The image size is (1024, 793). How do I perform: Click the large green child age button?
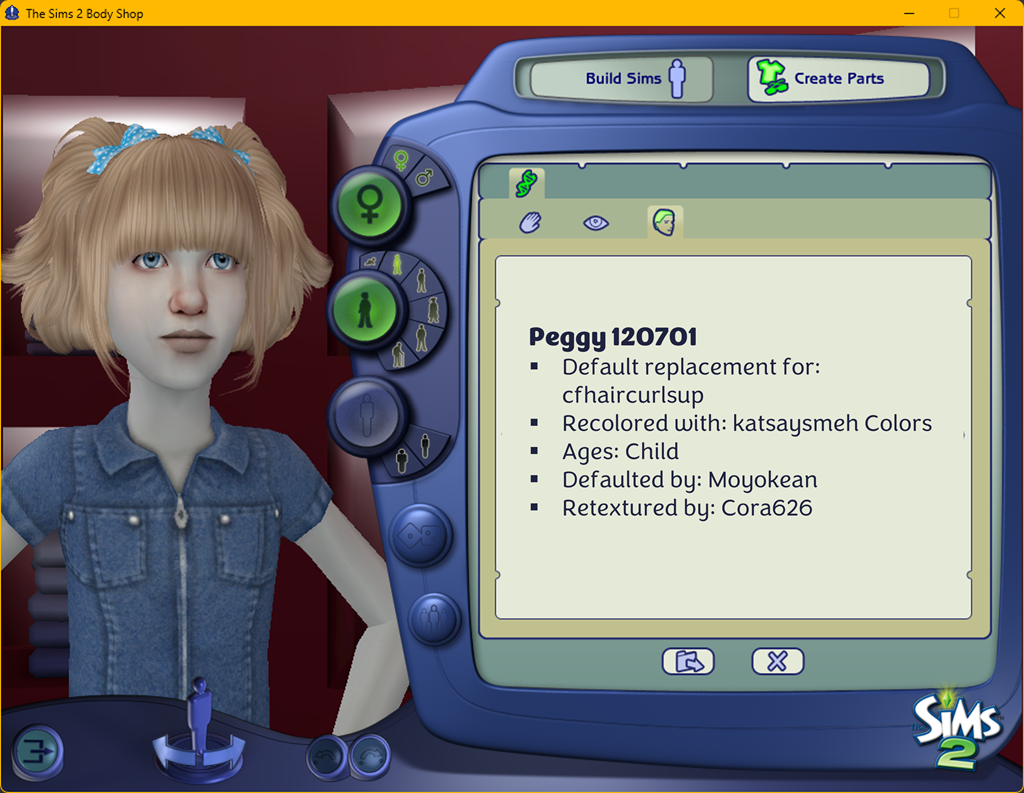pyautogui.click(x=365, y=310)
